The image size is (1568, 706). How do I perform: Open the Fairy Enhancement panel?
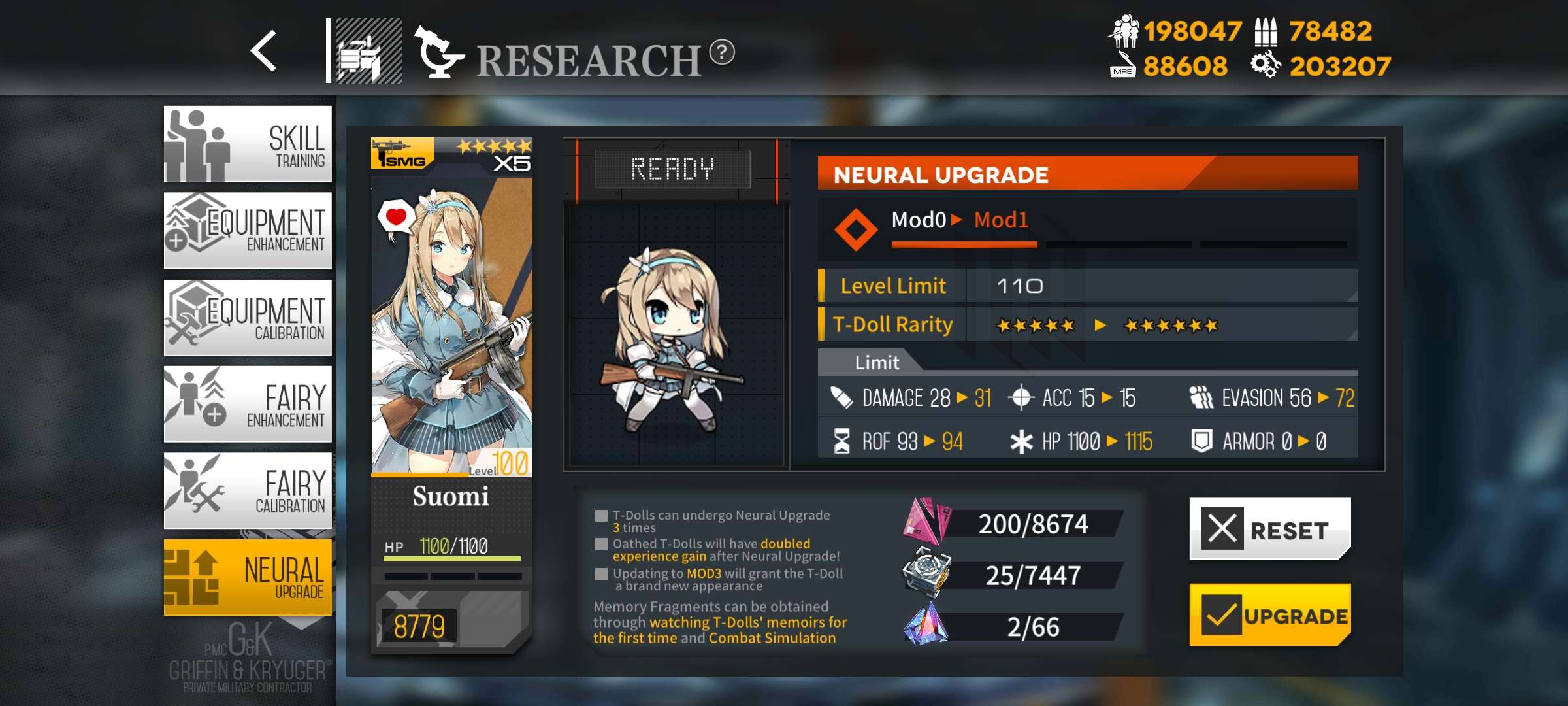tap(248, 404)
